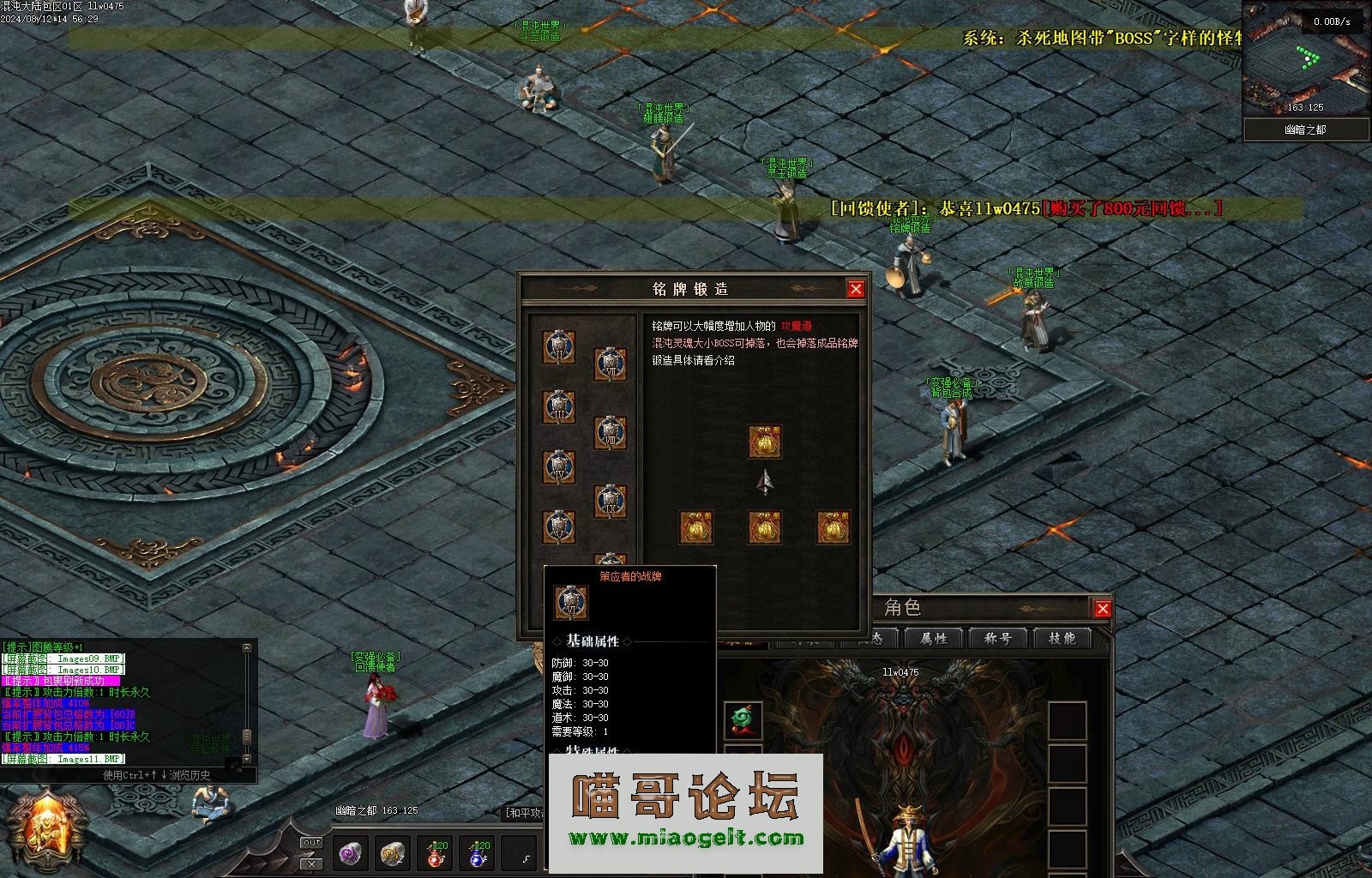Viewport: 1372px width, 878px height.
Task: Choose the nameplate badge marked IX
Action: [611, 502]
